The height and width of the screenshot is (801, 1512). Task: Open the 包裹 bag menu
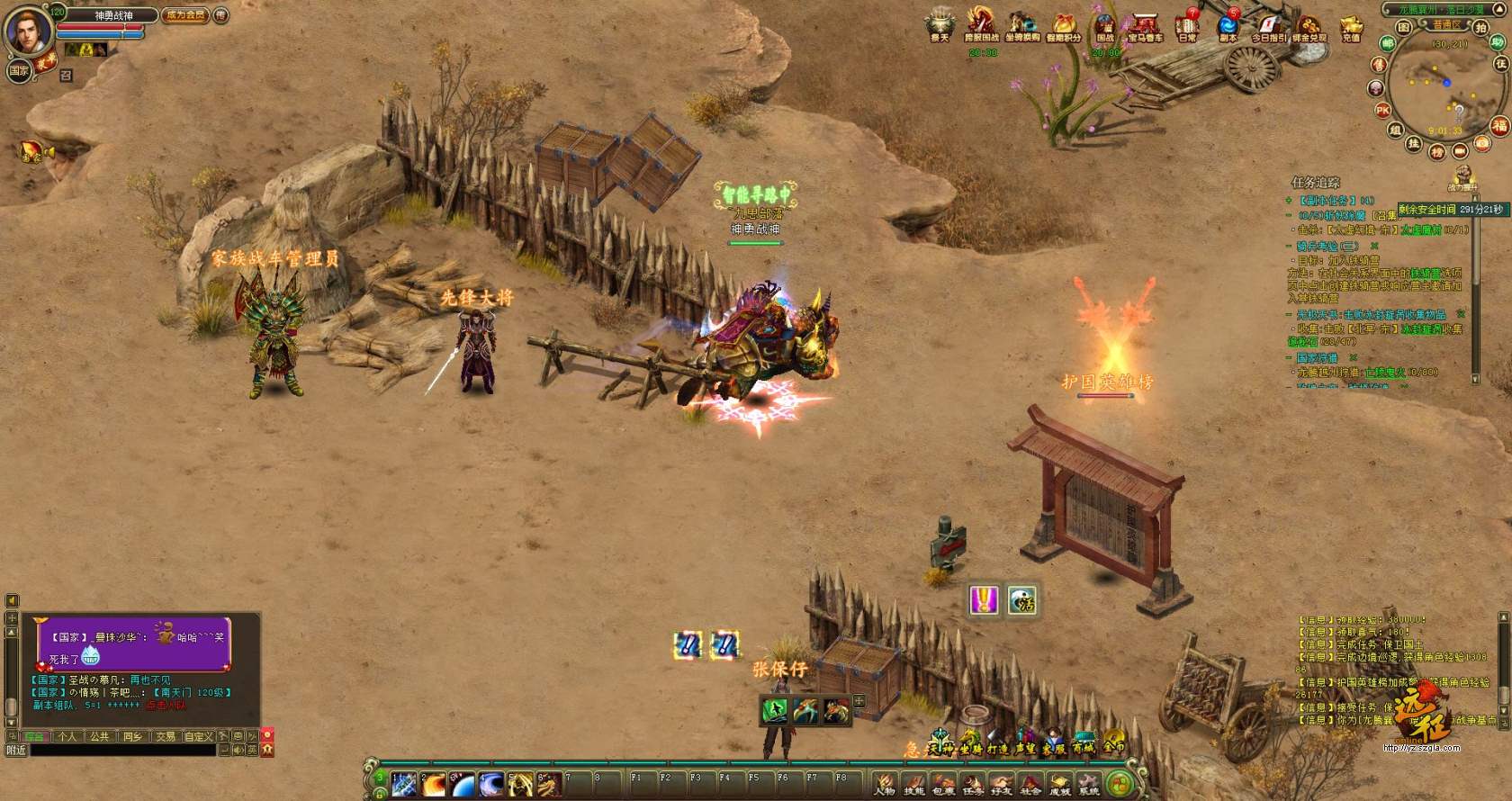coord(943,784)
